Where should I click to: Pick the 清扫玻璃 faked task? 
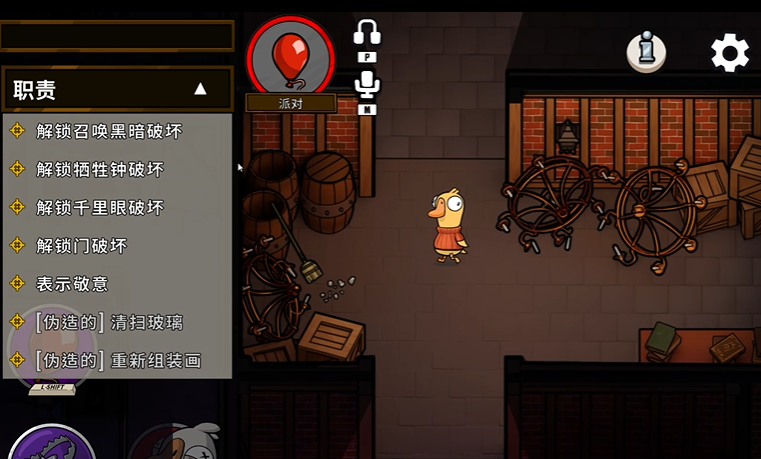tap(109, 322)
